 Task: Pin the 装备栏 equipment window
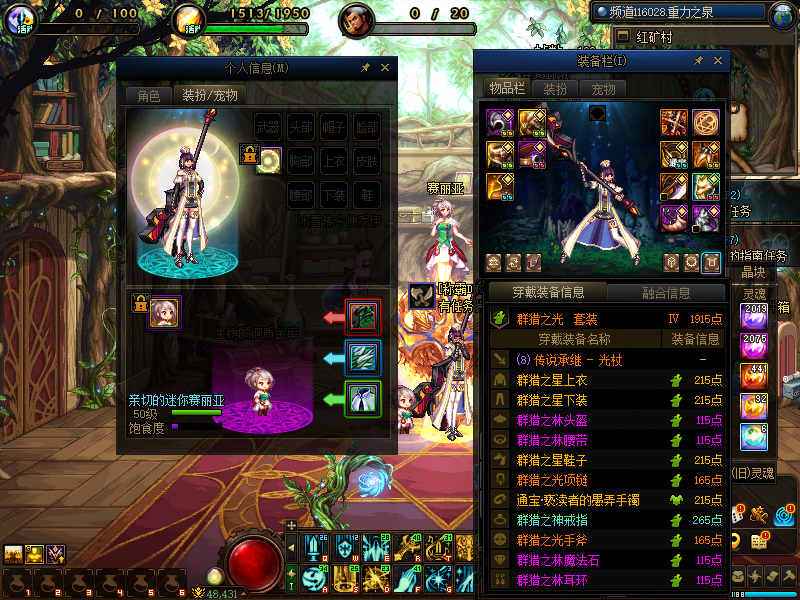[699, 61]
